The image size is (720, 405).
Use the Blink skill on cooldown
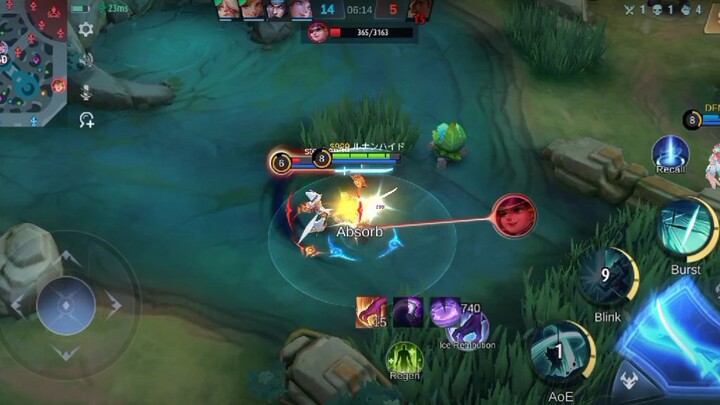607,277
